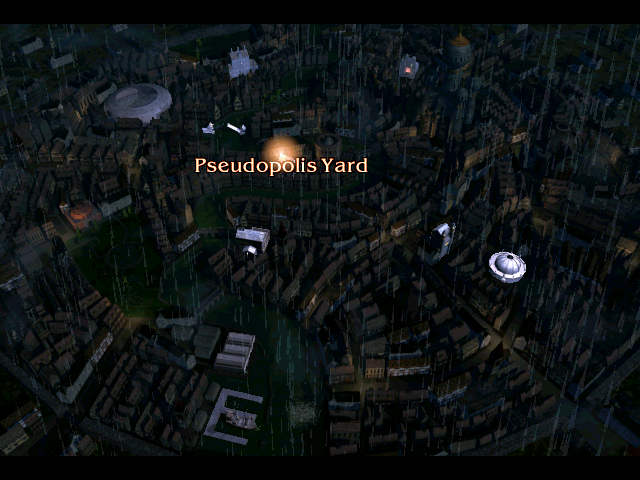This screenshot has width=640, height=480.
Task: Choose the orange-lit circular building location
Action: pyautogui.click(x=81, y=212)
